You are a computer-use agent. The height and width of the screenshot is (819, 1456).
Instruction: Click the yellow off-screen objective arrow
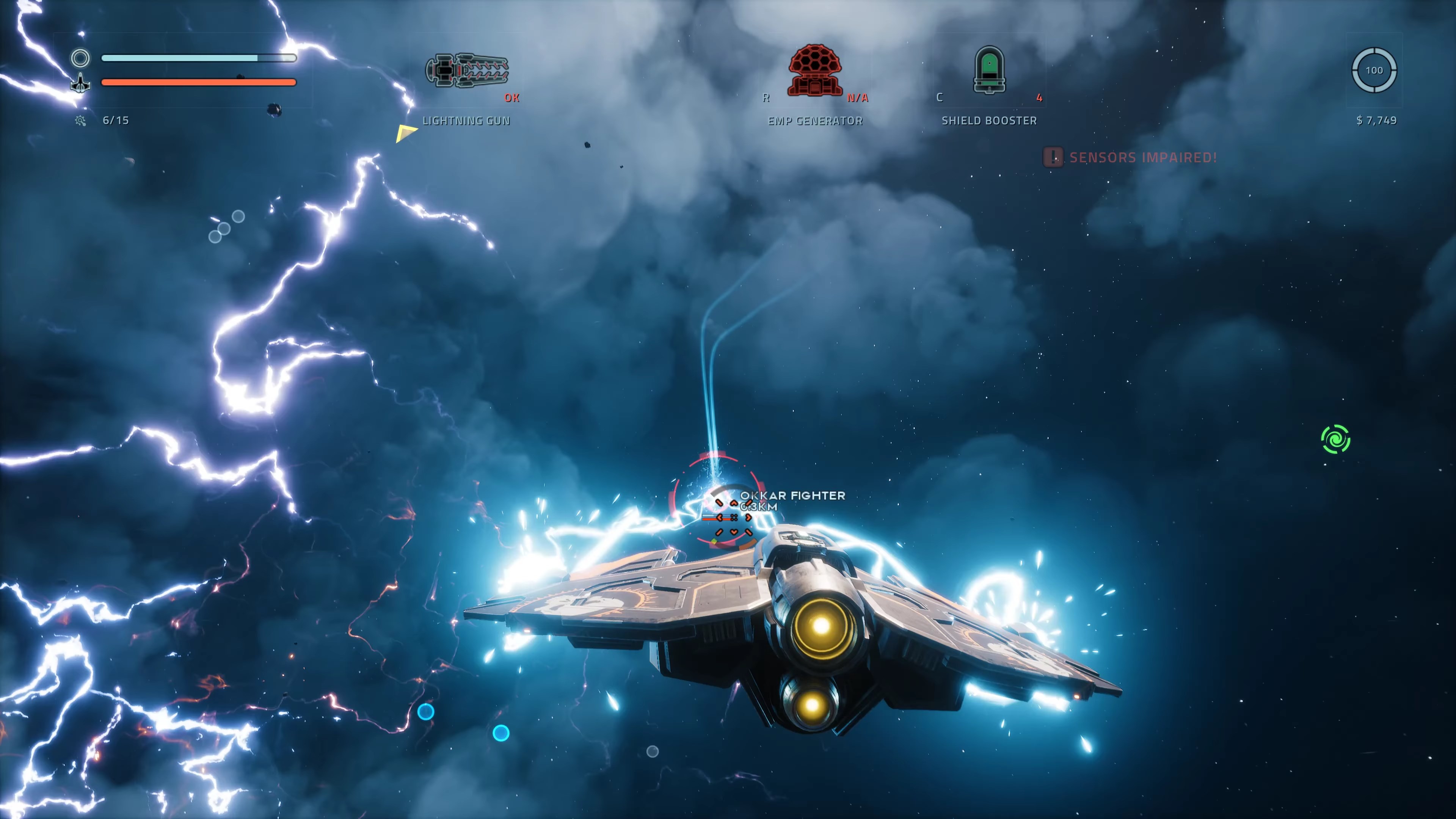pyautogui.click(x=405, y=133)
